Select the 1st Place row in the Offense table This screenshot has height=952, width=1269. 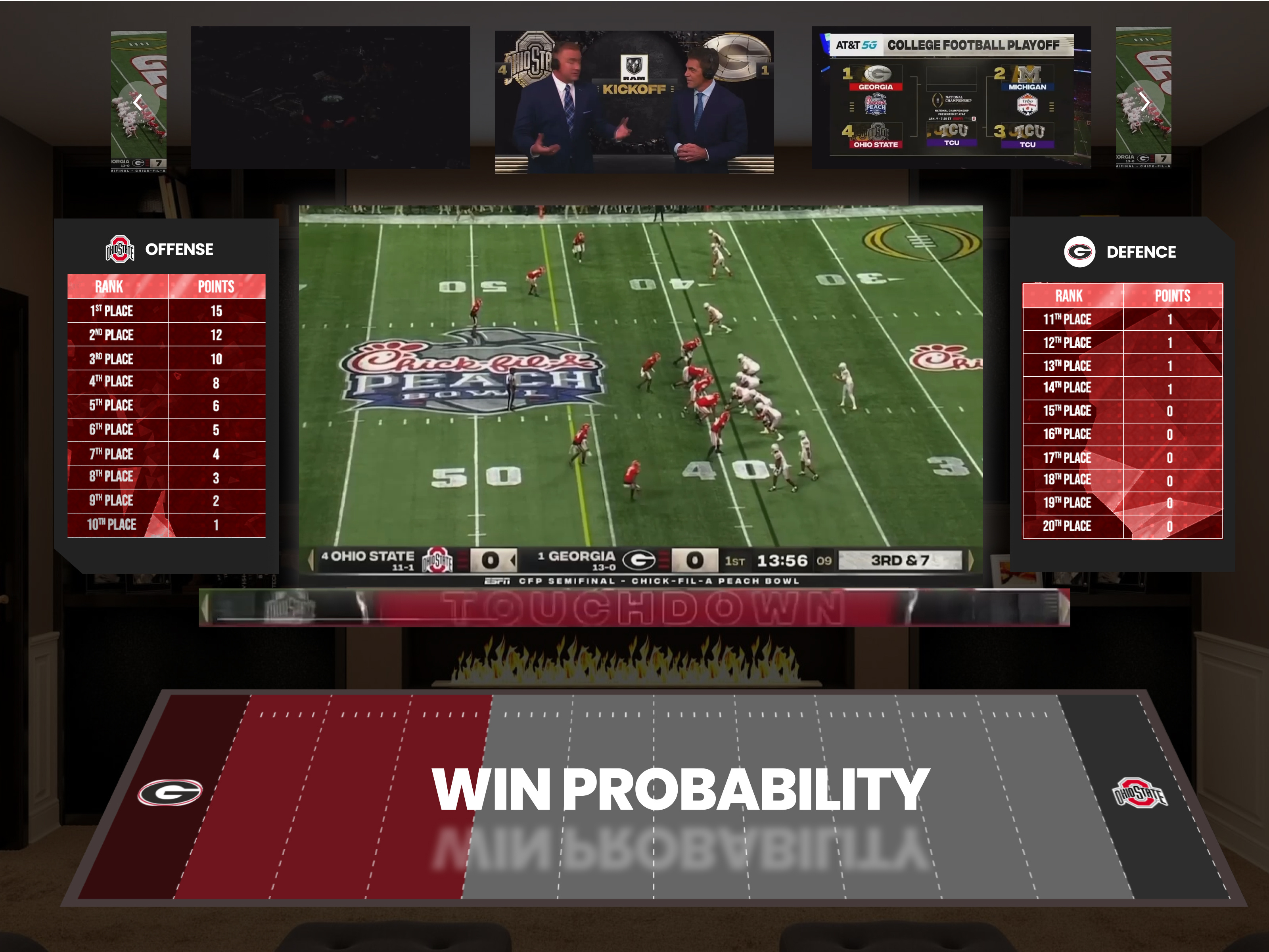click(x=166, y=311)
